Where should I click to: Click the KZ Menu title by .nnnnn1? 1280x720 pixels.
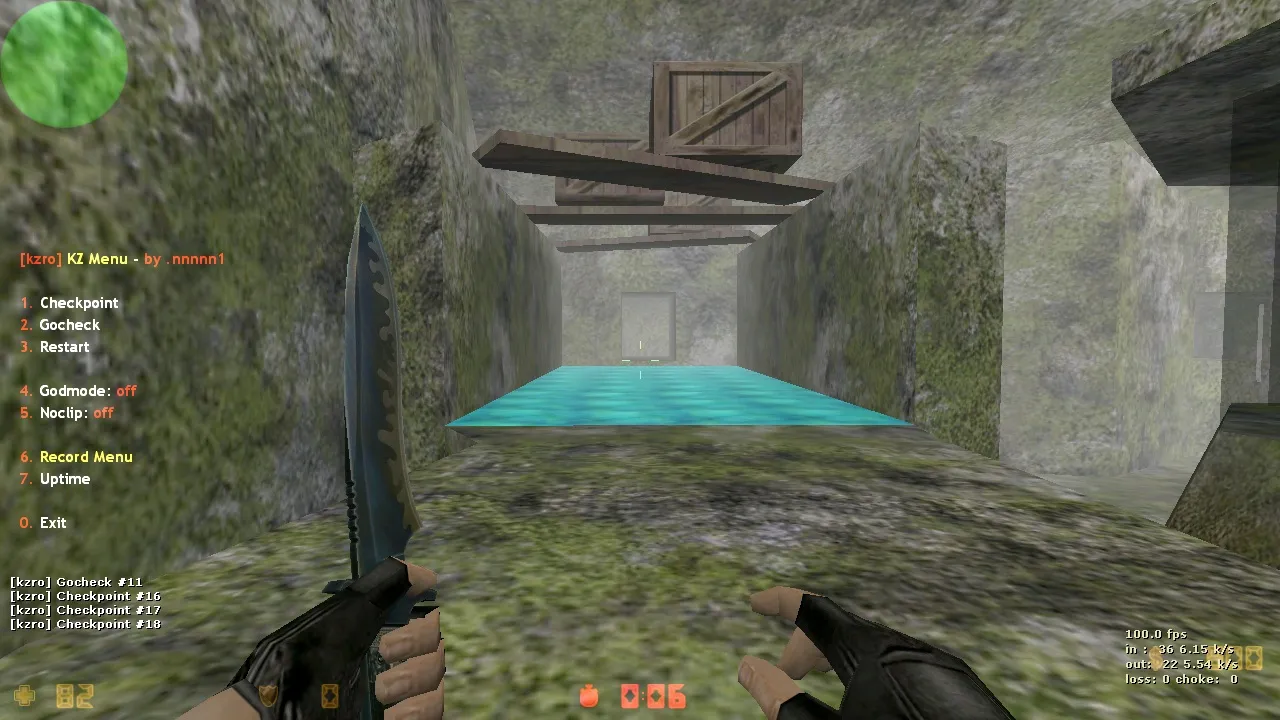click(122, 259)
